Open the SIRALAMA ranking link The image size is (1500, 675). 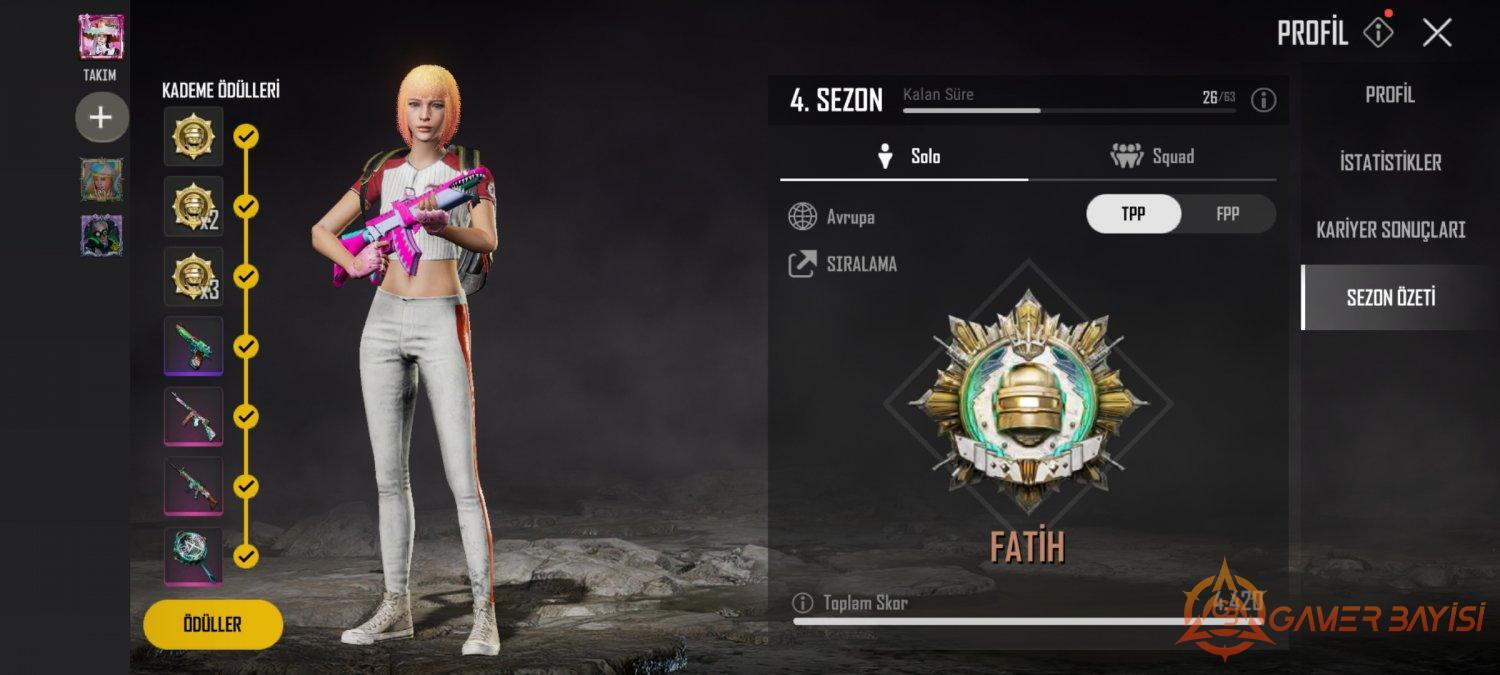pos(843,264)
